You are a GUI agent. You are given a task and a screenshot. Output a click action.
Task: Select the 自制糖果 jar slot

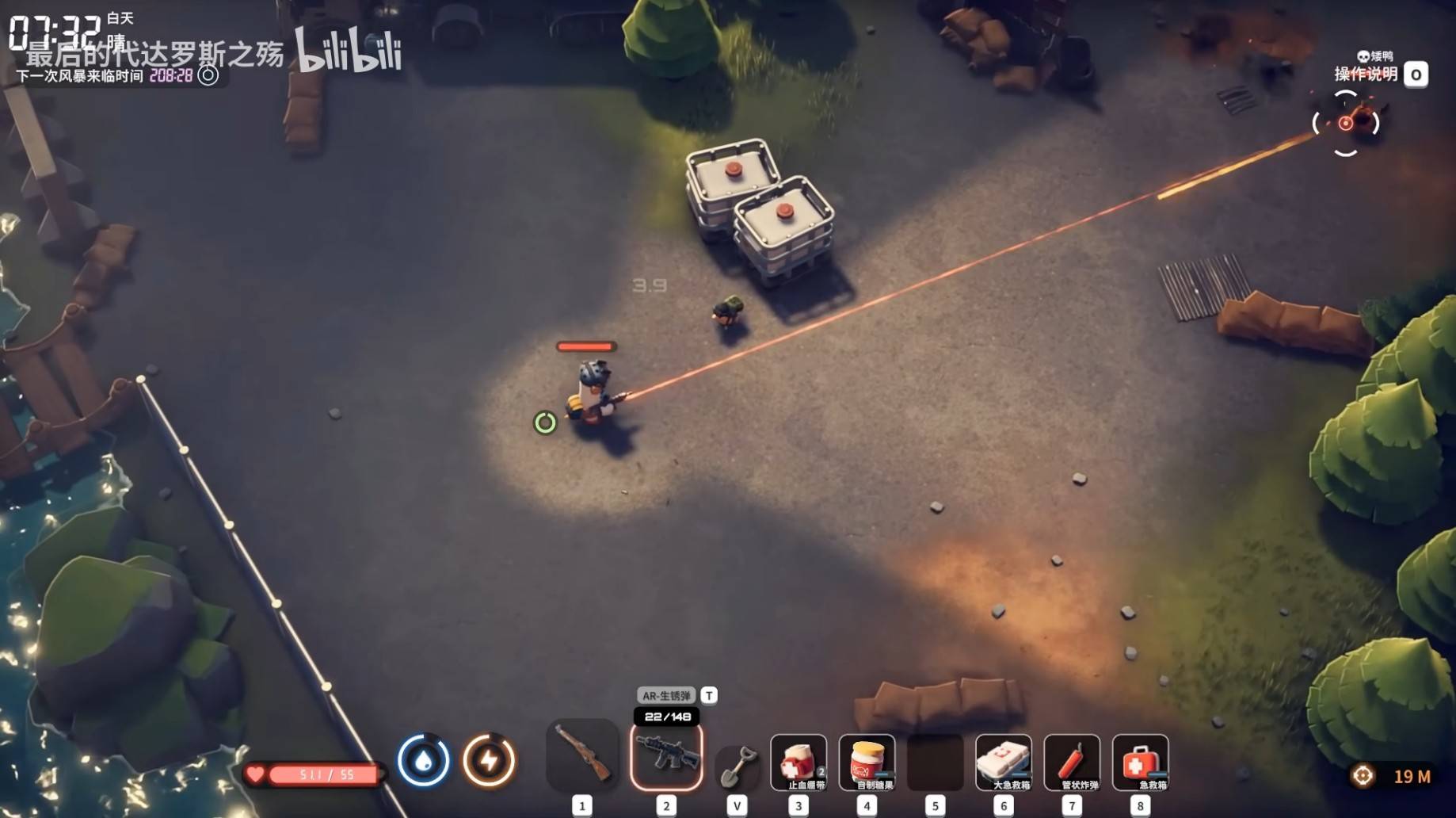tap(867, 762)
